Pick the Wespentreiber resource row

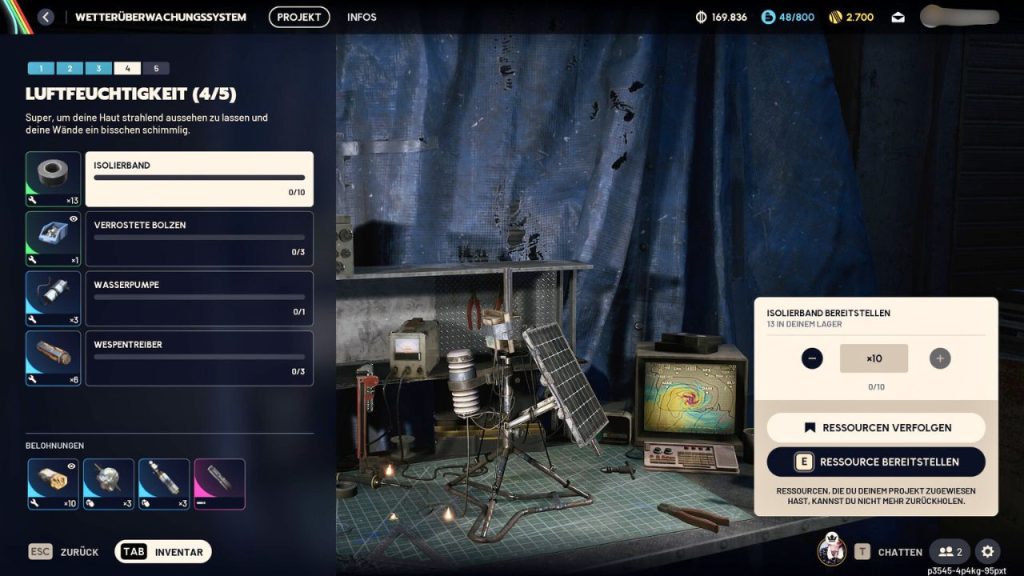pyautogui.click(x=199, y=359)
